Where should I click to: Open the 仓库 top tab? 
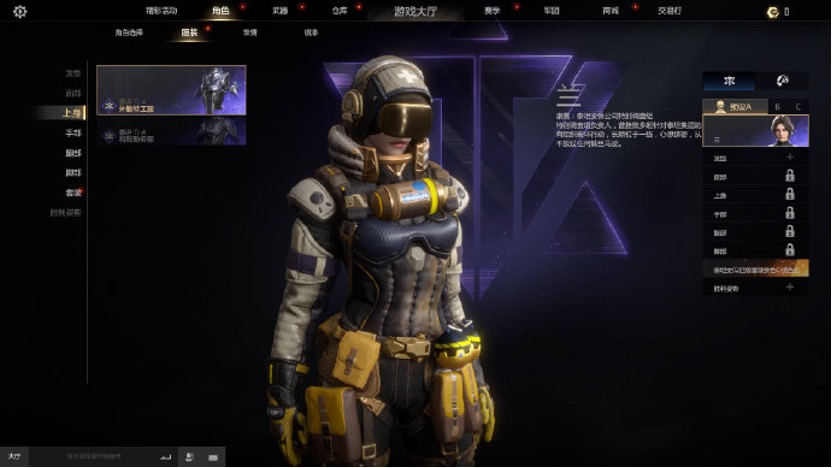(338, 11)
